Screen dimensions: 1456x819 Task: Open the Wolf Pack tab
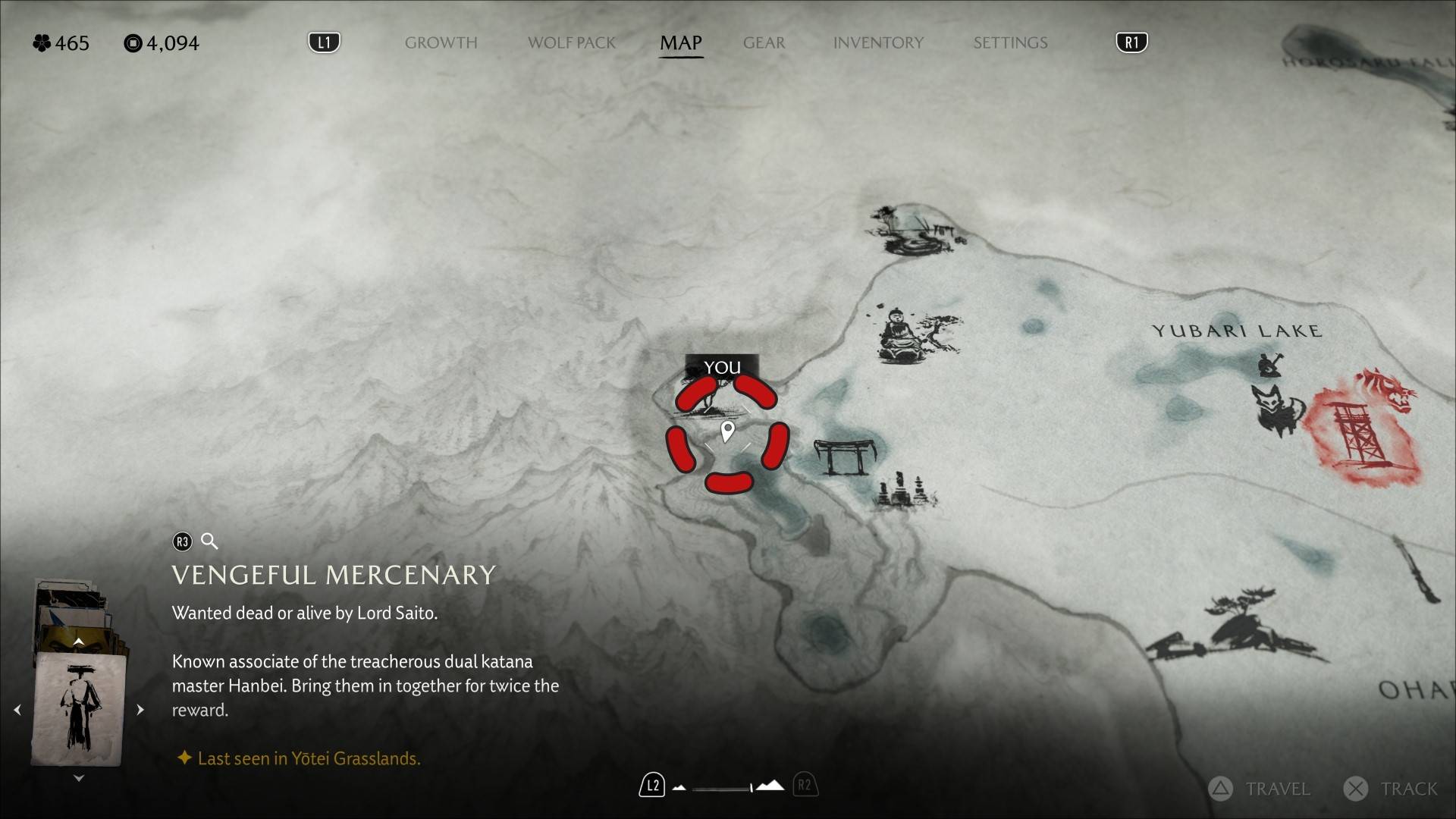coord(572,43)
